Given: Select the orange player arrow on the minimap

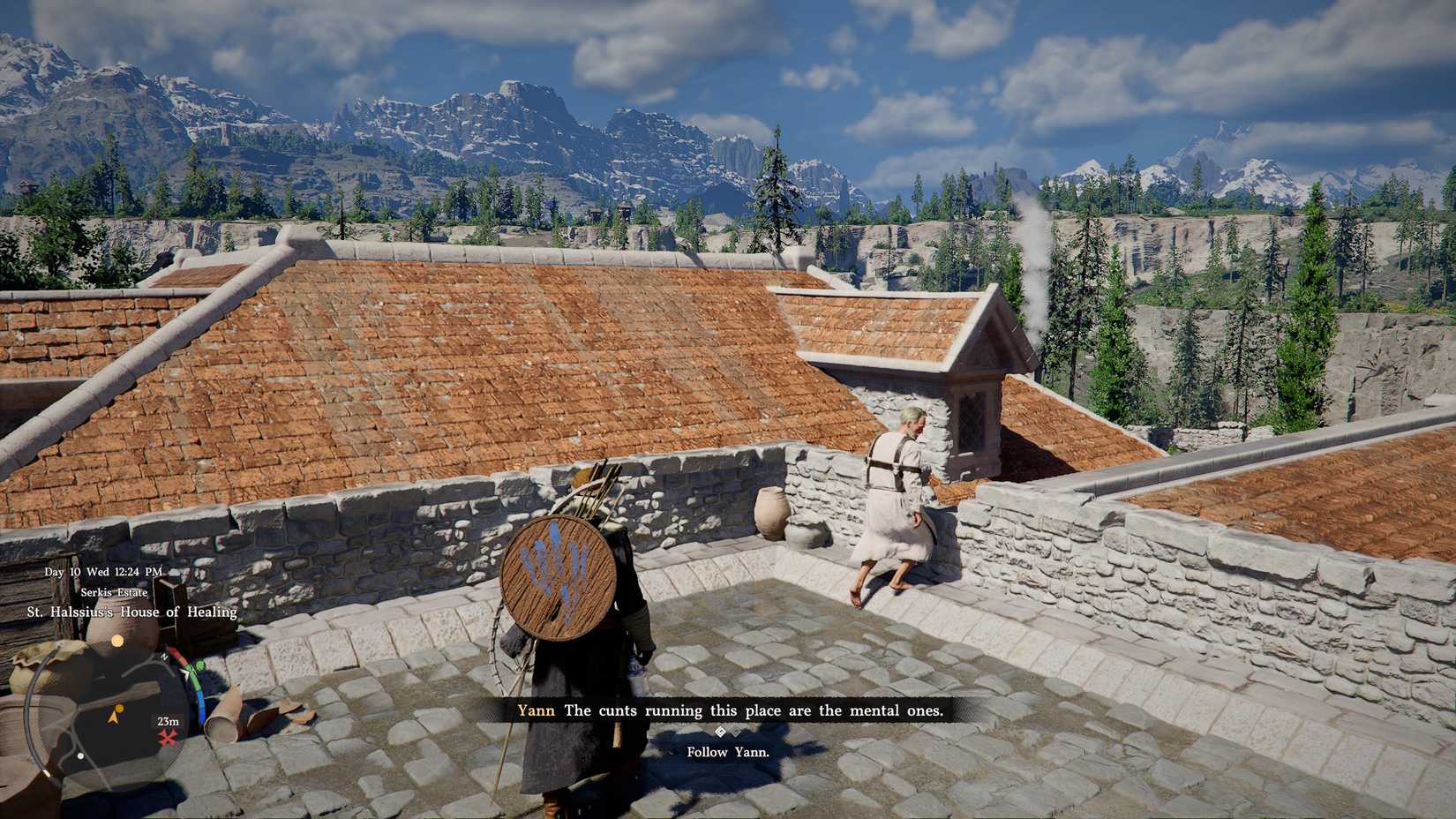Looking at the screenshot, I should pos(114,717).
